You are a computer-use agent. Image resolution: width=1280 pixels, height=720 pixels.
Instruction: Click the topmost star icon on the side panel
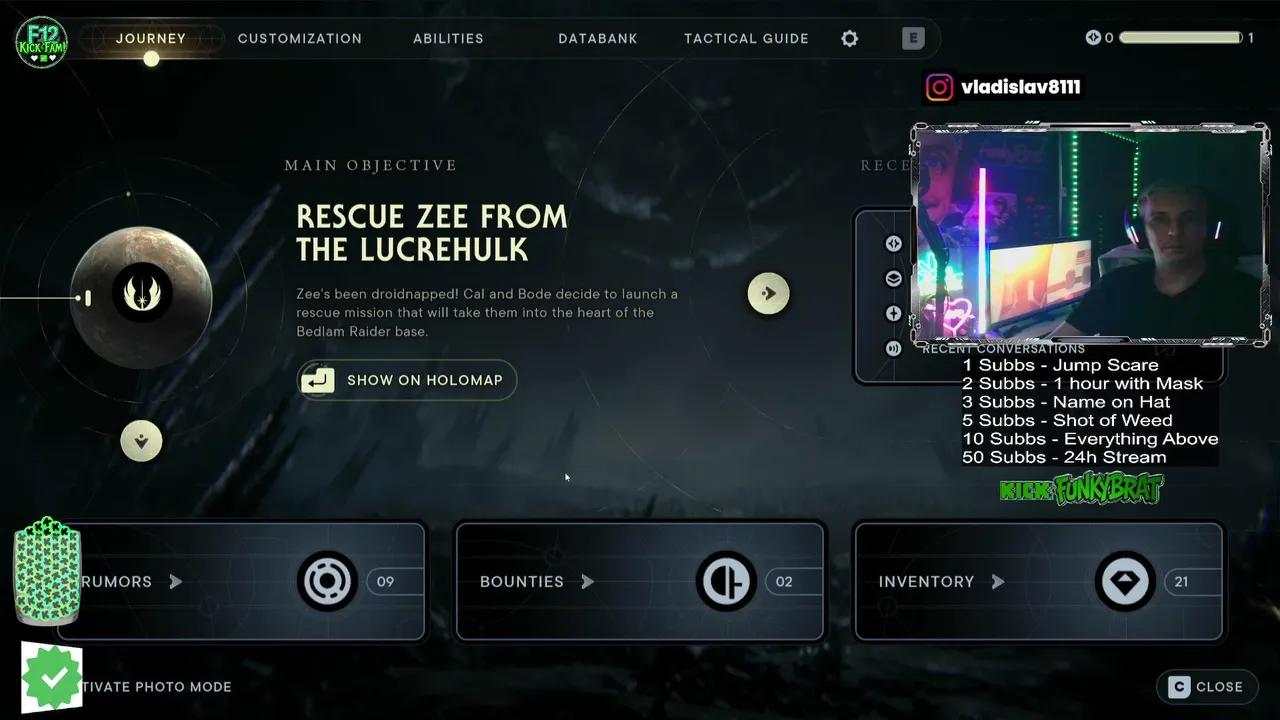click(x=893, y=243)
